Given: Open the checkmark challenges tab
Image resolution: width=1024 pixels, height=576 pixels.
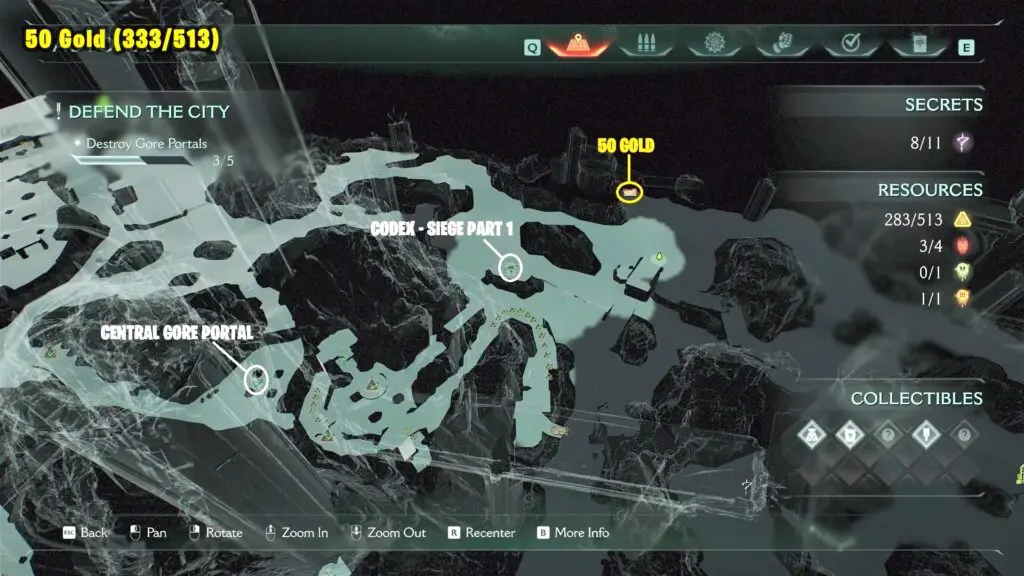Looking at the screenshot, I should click(851, 44).
